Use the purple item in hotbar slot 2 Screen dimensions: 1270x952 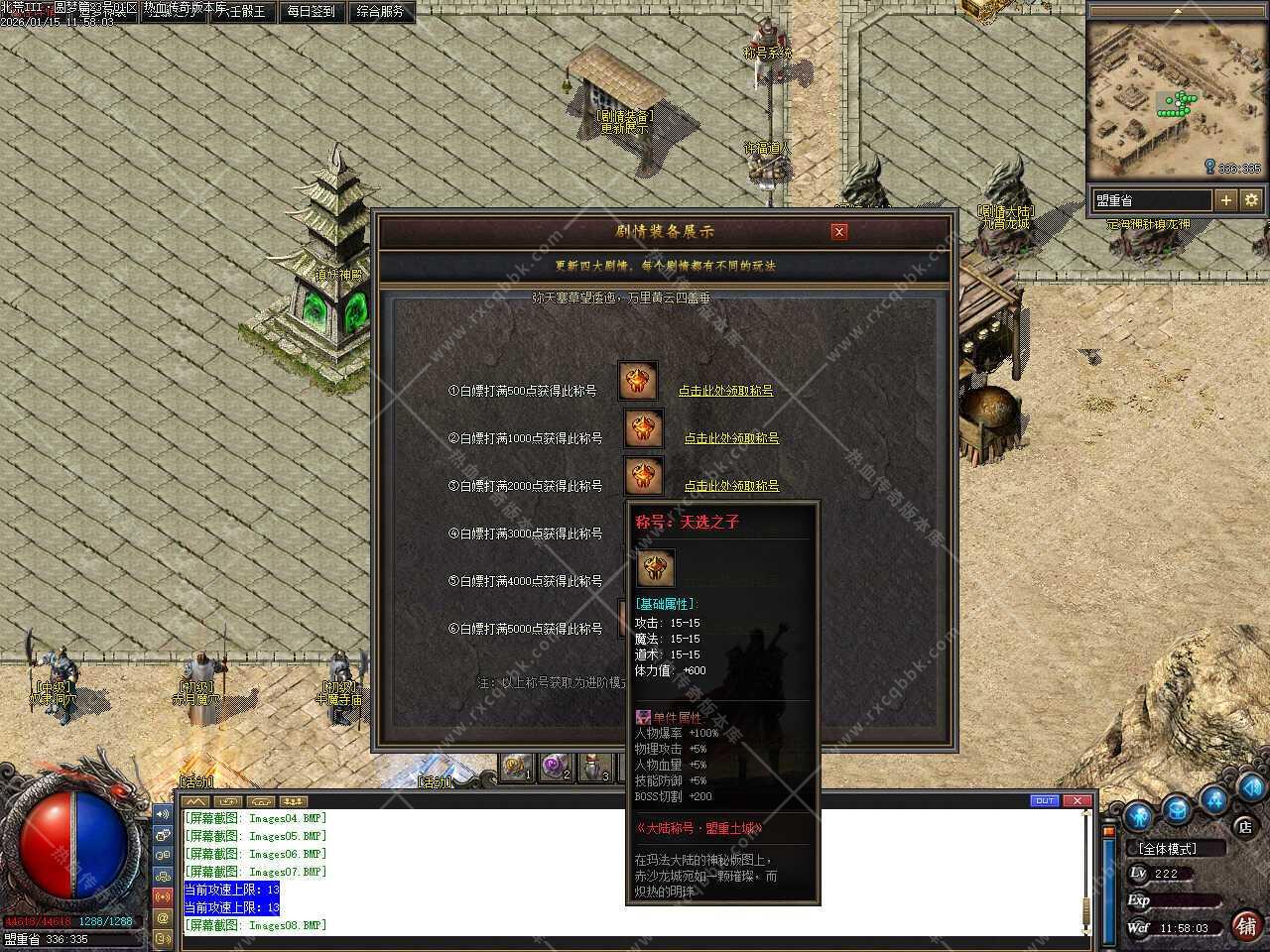[556, 768]
